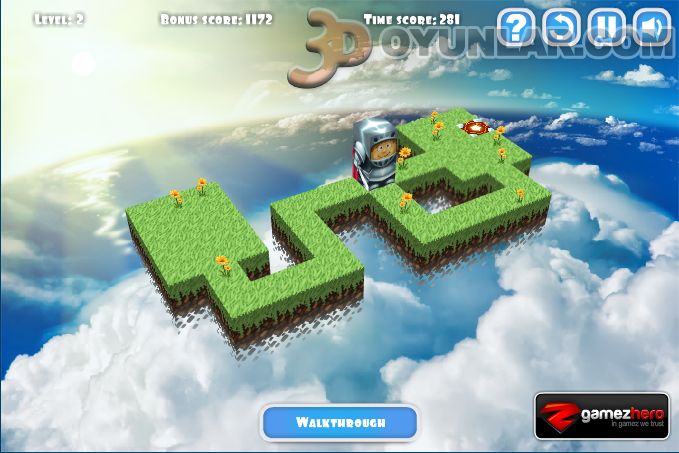
Task: Open the Walkthrough
Action: pyautogui.click(x=339, y=422)
